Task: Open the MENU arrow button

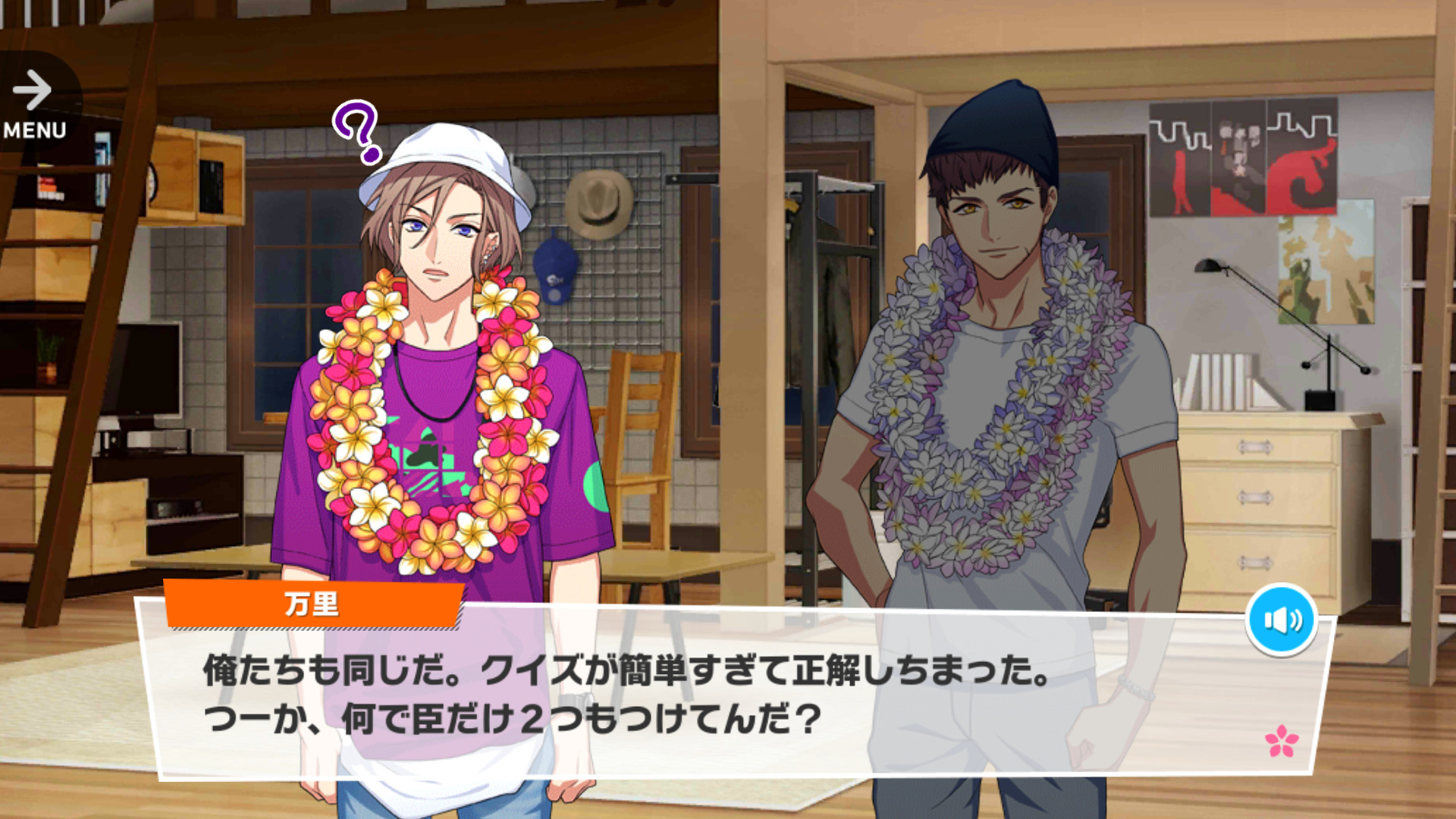Action: coord(35,103)
